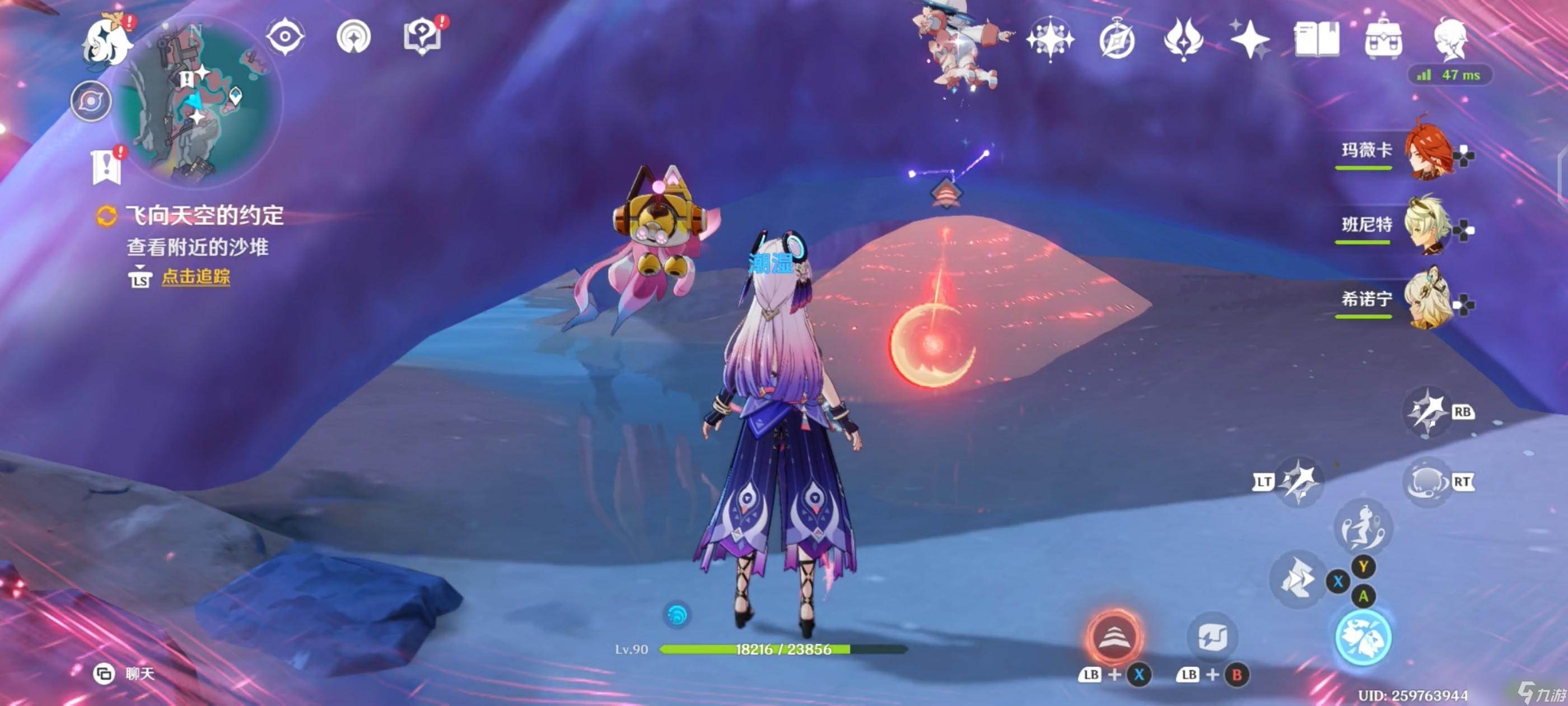Click the eye-shaped icon near minimap
Image resolution: width=1568 pixels, height=706 pixels.
285,36
